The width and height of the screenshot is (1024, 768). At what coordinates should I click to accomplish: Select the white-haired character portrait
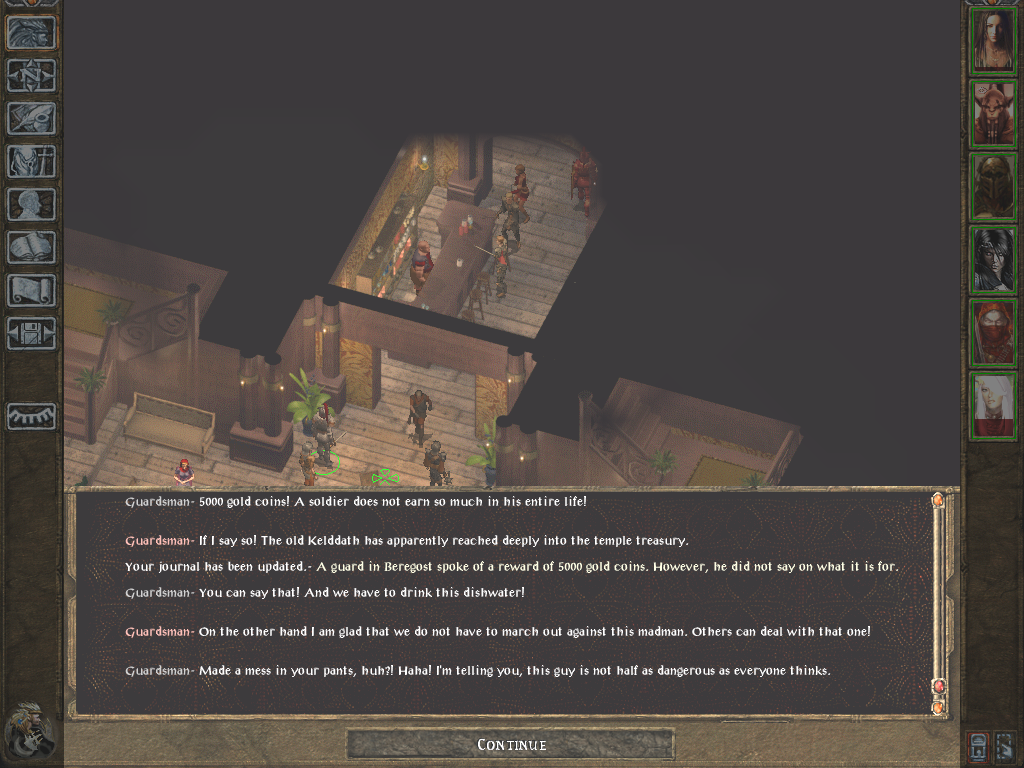pyautogui.click(x=993, y=406)
